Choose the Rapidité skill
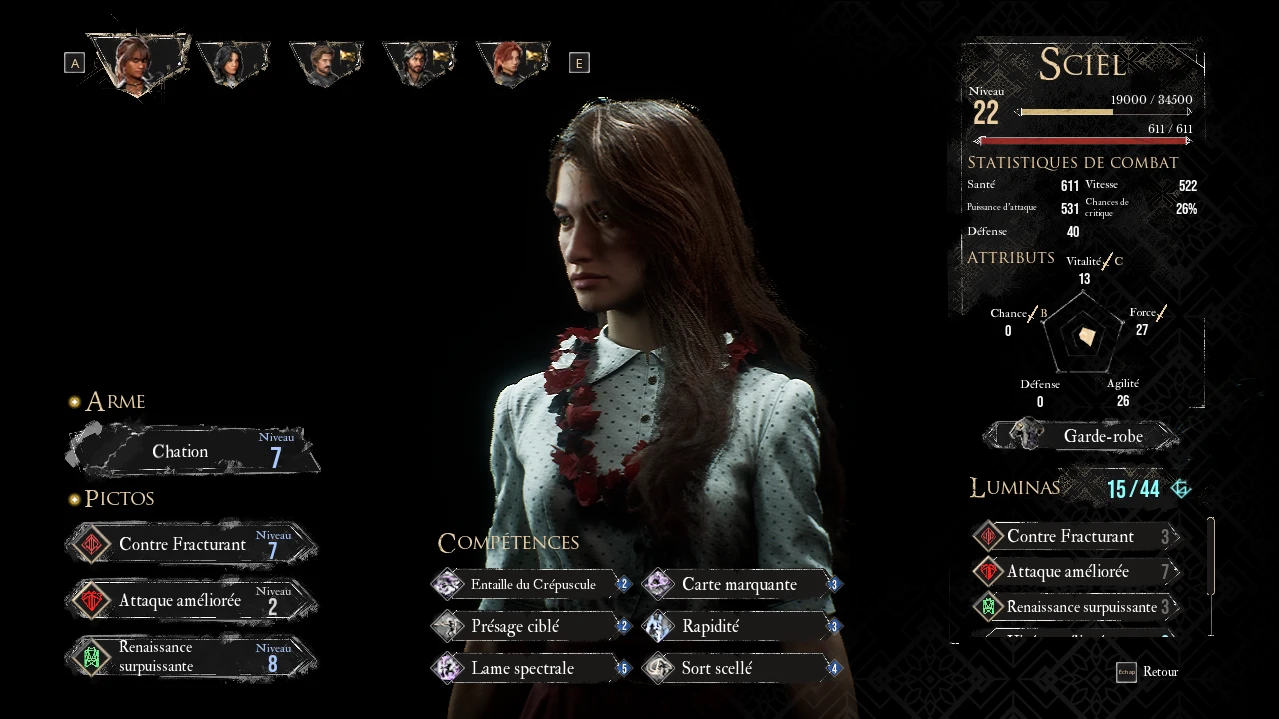Viewport: 1279px width, 719px height. tap(741, 627)
